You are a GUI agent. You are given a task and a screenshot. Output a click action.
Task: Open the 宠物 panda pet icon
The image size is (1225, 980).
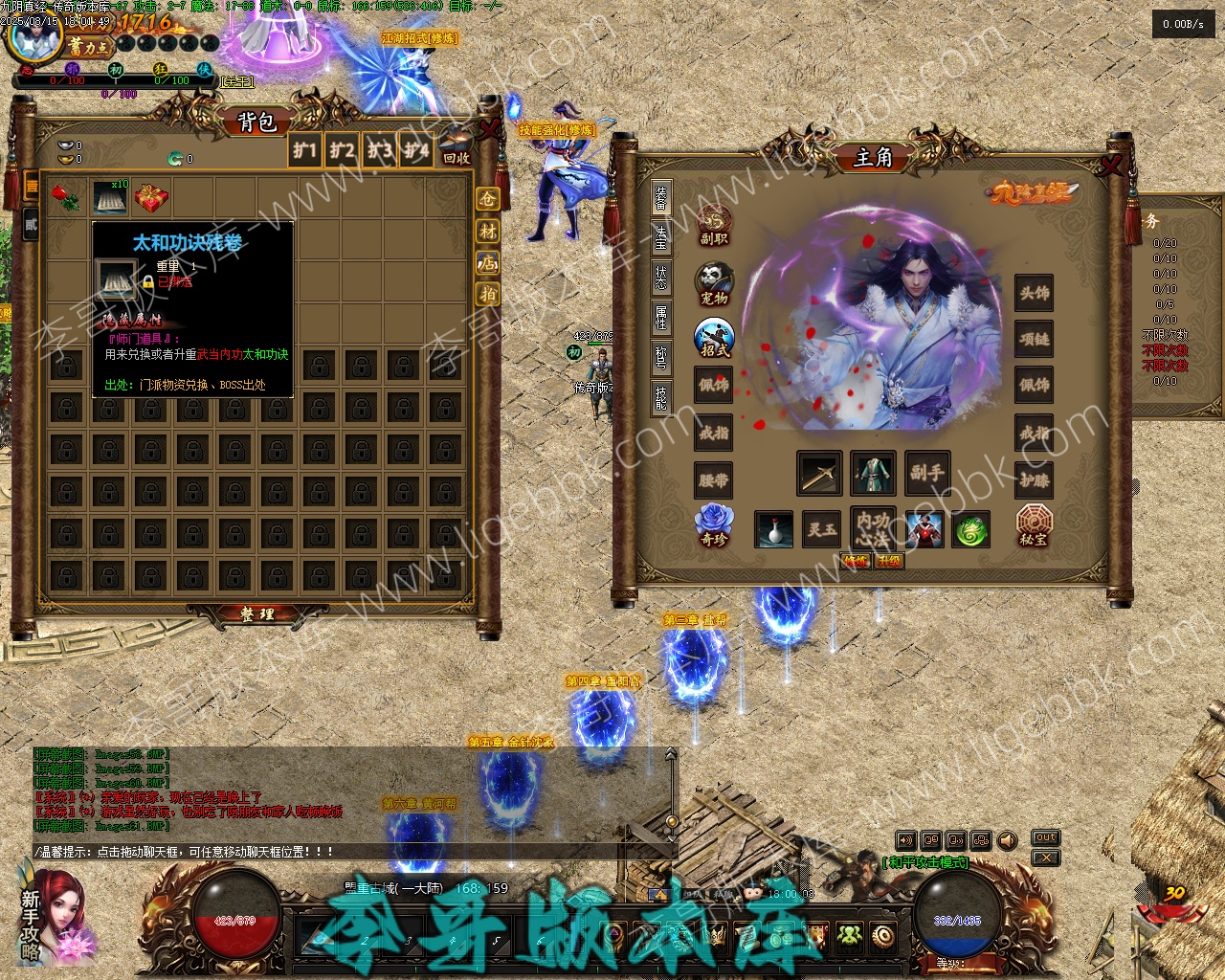tap(714, 283)
